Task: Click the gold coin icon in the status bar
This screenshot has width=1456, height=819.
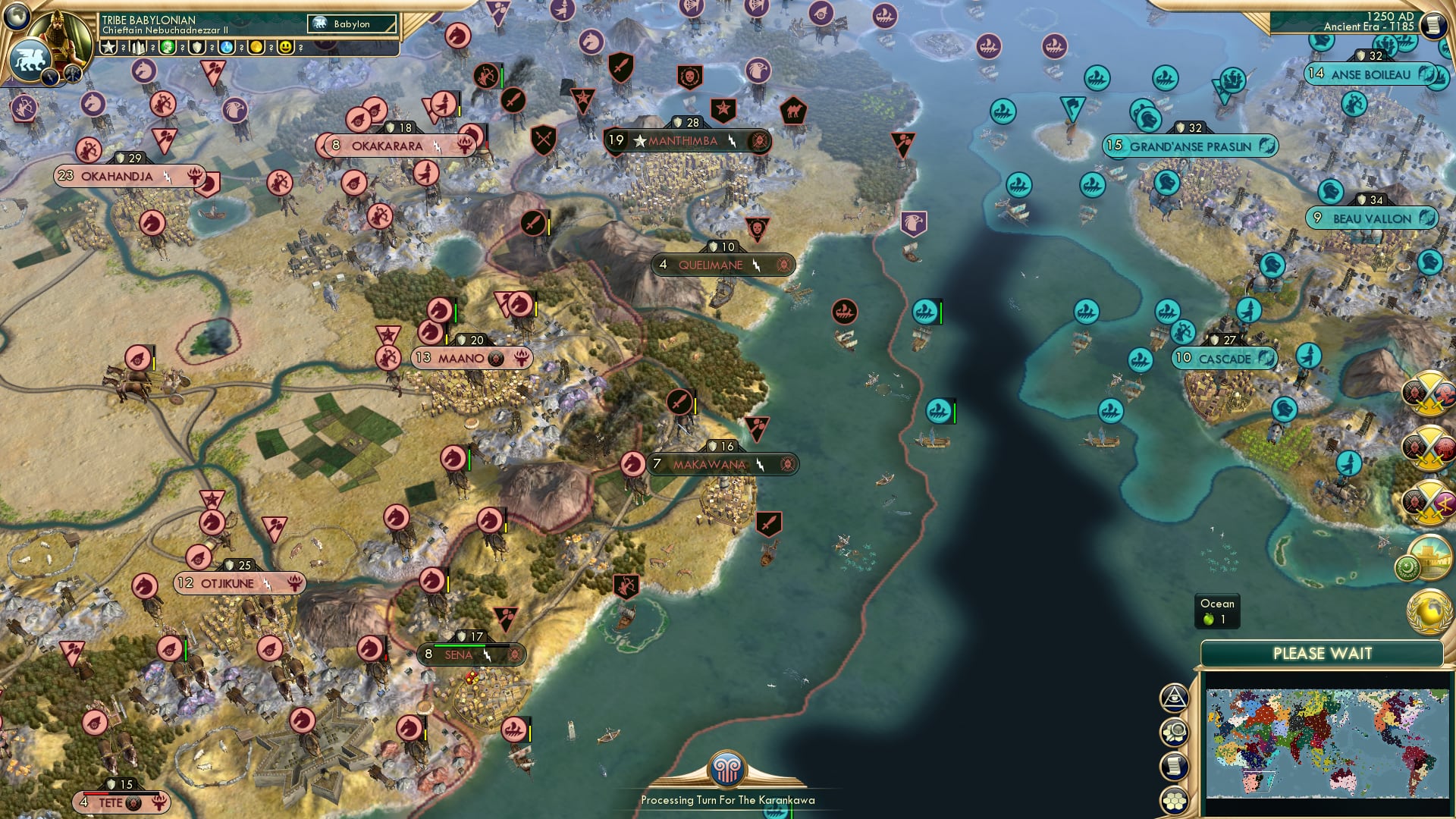Action: point(256,46)
